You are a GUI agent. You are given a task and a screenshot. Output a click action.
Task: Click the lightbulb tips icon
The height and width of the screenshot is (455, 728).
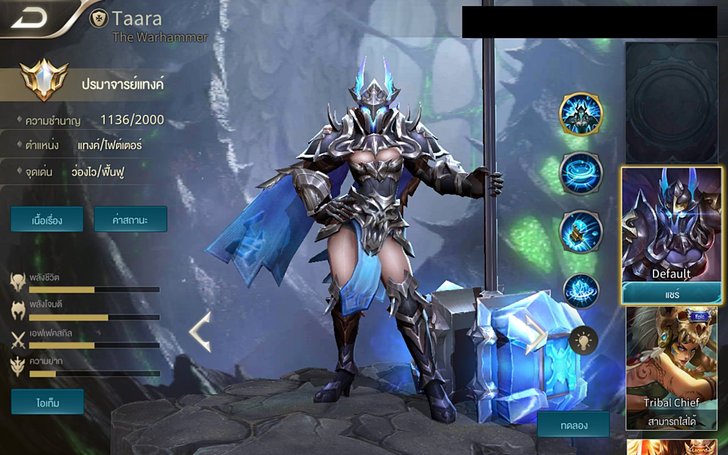(x=583, y=341)
